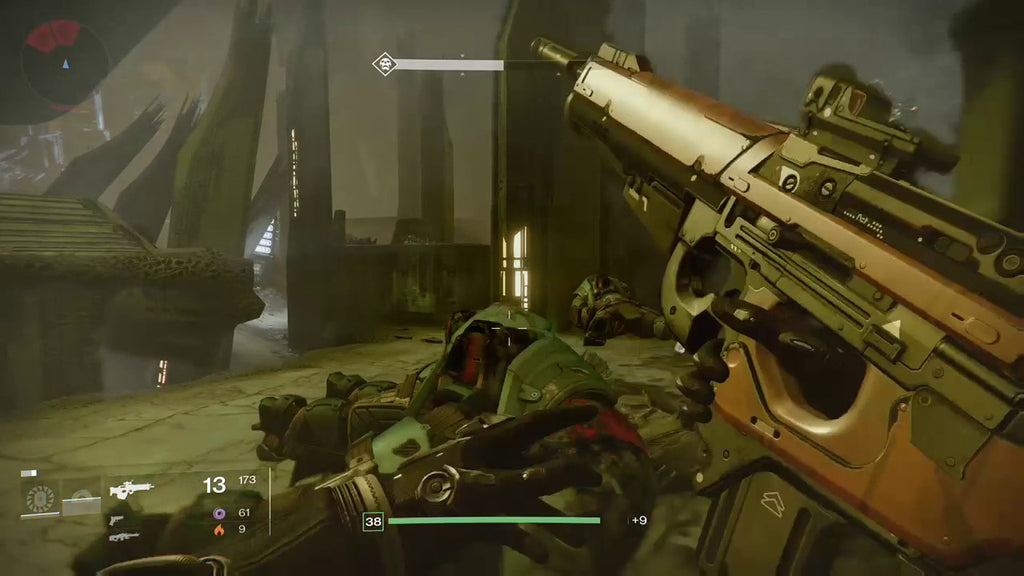Click the orange solar flame ammo icon
This screenshot has width=1024, height=576.
220,530
